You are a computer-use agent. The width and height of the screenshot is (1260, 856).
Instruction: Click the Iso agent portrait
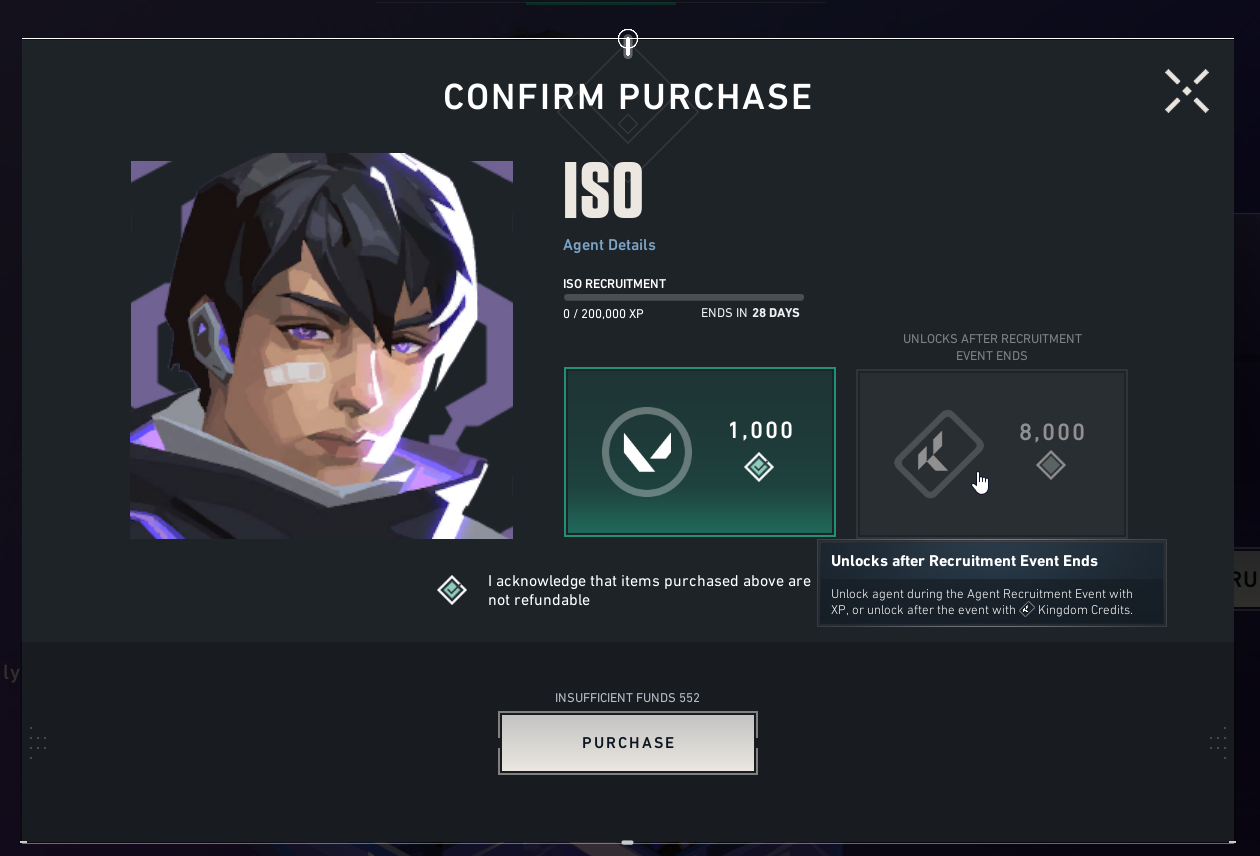click(321, 346)
